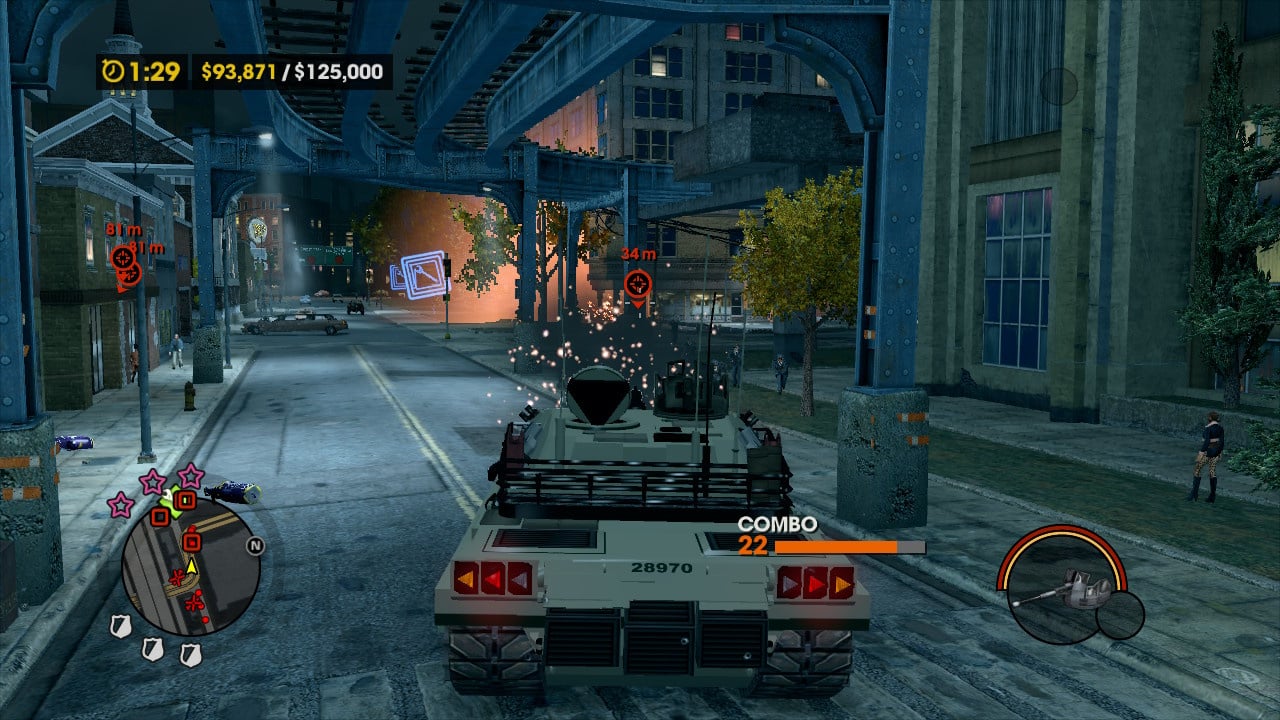Toggle the topmost pink star above the stars row
The image size is (1280, 720).
[x=190, y=476]
